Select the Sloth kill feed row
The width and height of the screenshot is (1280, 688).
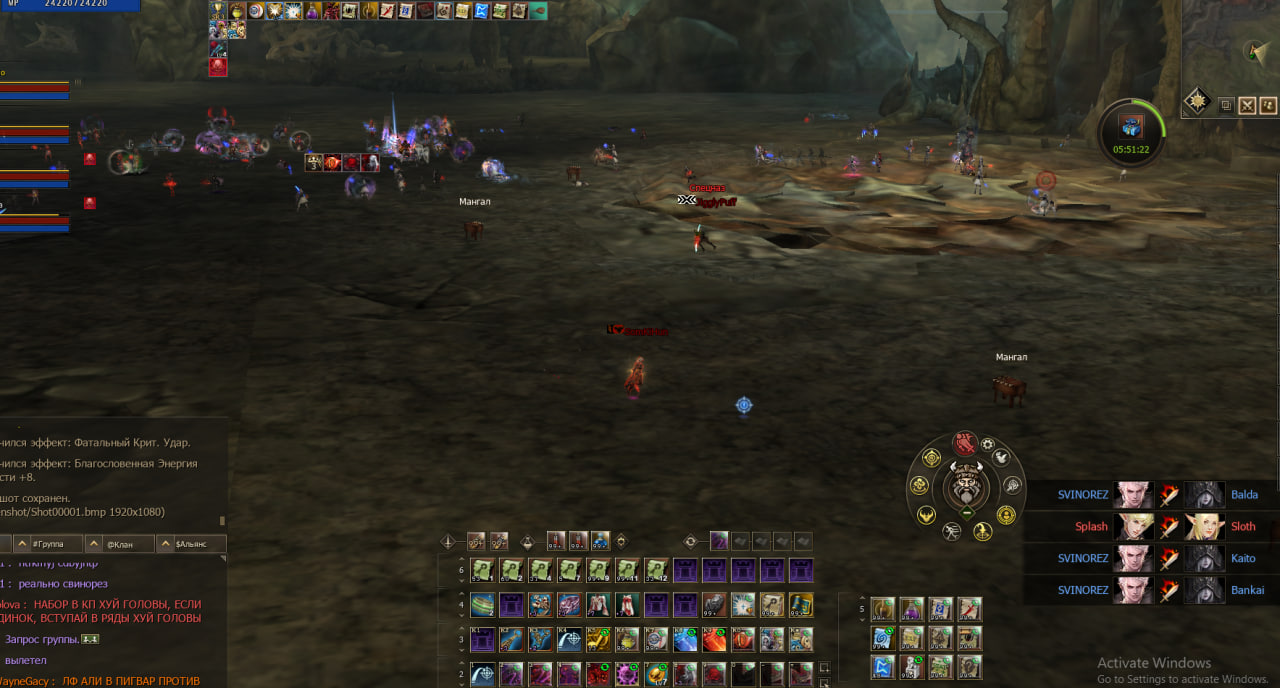coord(1150,526)
